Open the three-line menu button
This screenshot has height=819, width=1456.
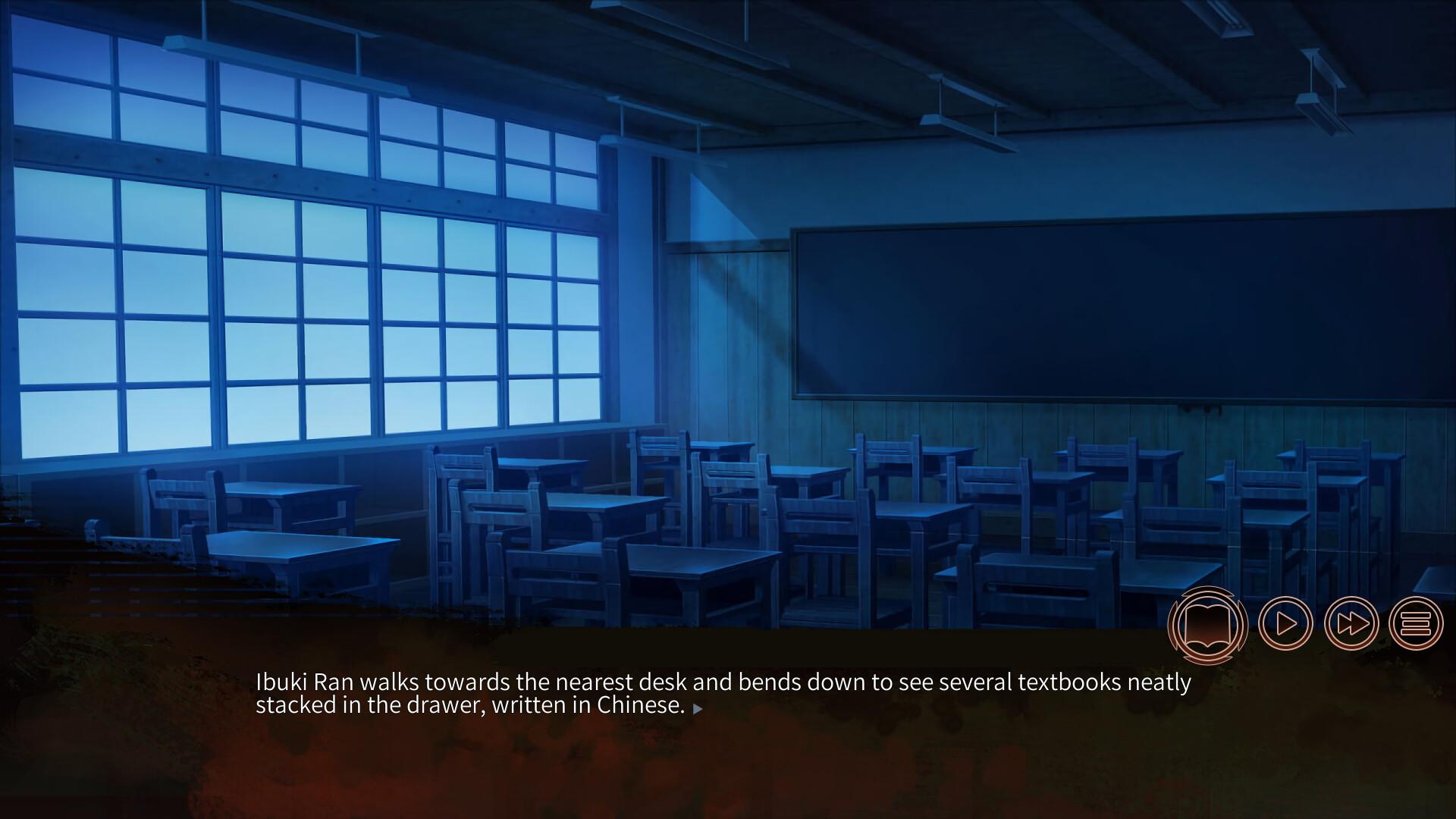click(1415, 624)
